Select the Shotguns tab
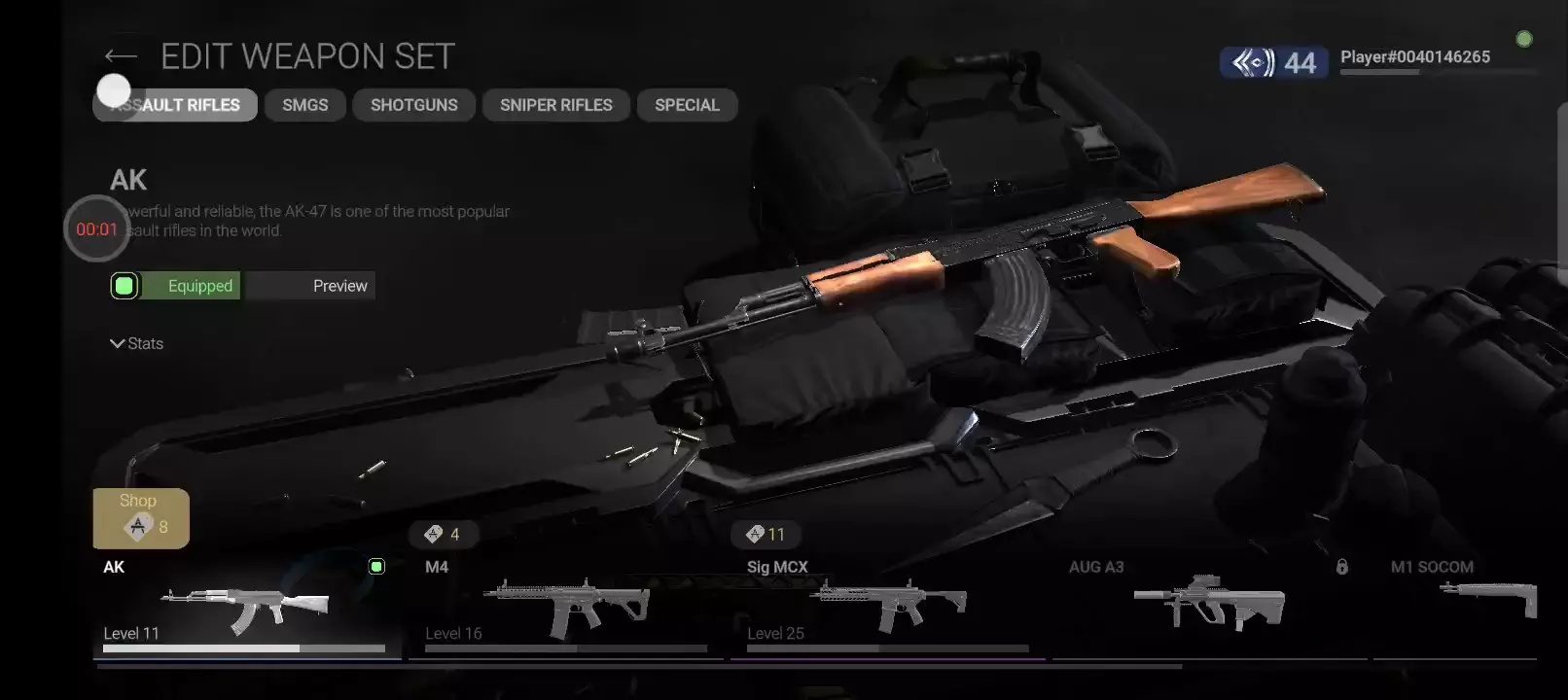The image size is (1568, 700). tap(413, 105)
